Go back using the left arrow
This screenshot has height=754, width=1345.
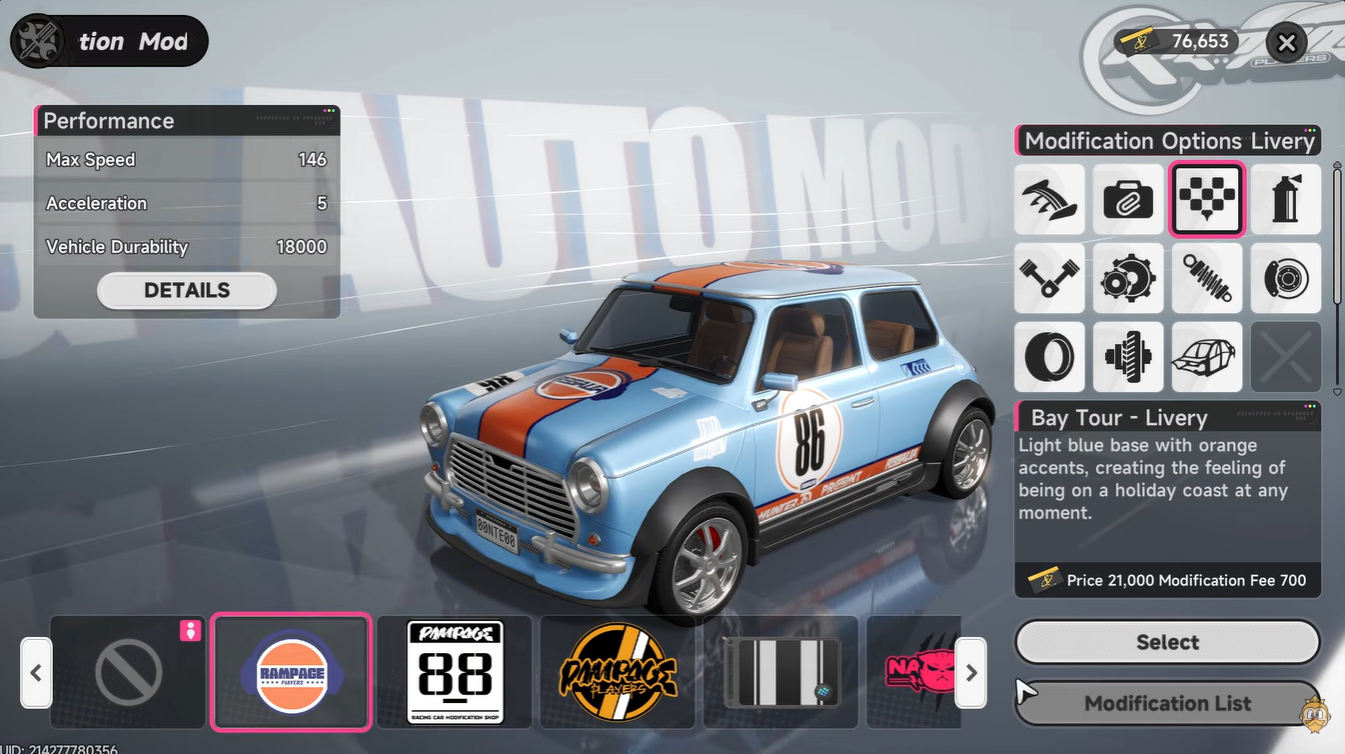pyautogui.click(x=36, y=673)
